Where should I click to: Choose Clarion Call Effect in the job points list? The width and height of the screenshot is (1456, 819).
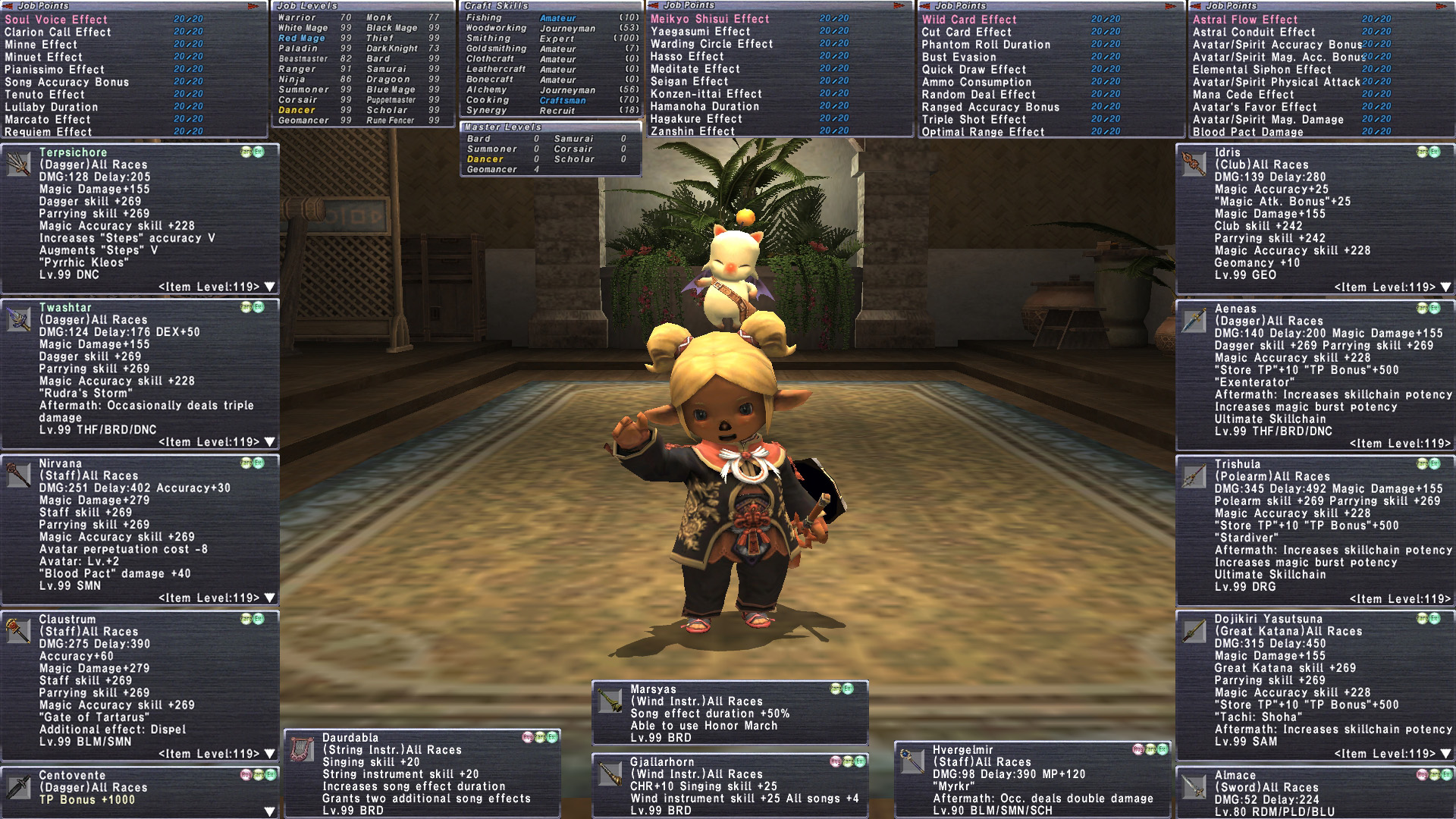(x=58, y=32)
